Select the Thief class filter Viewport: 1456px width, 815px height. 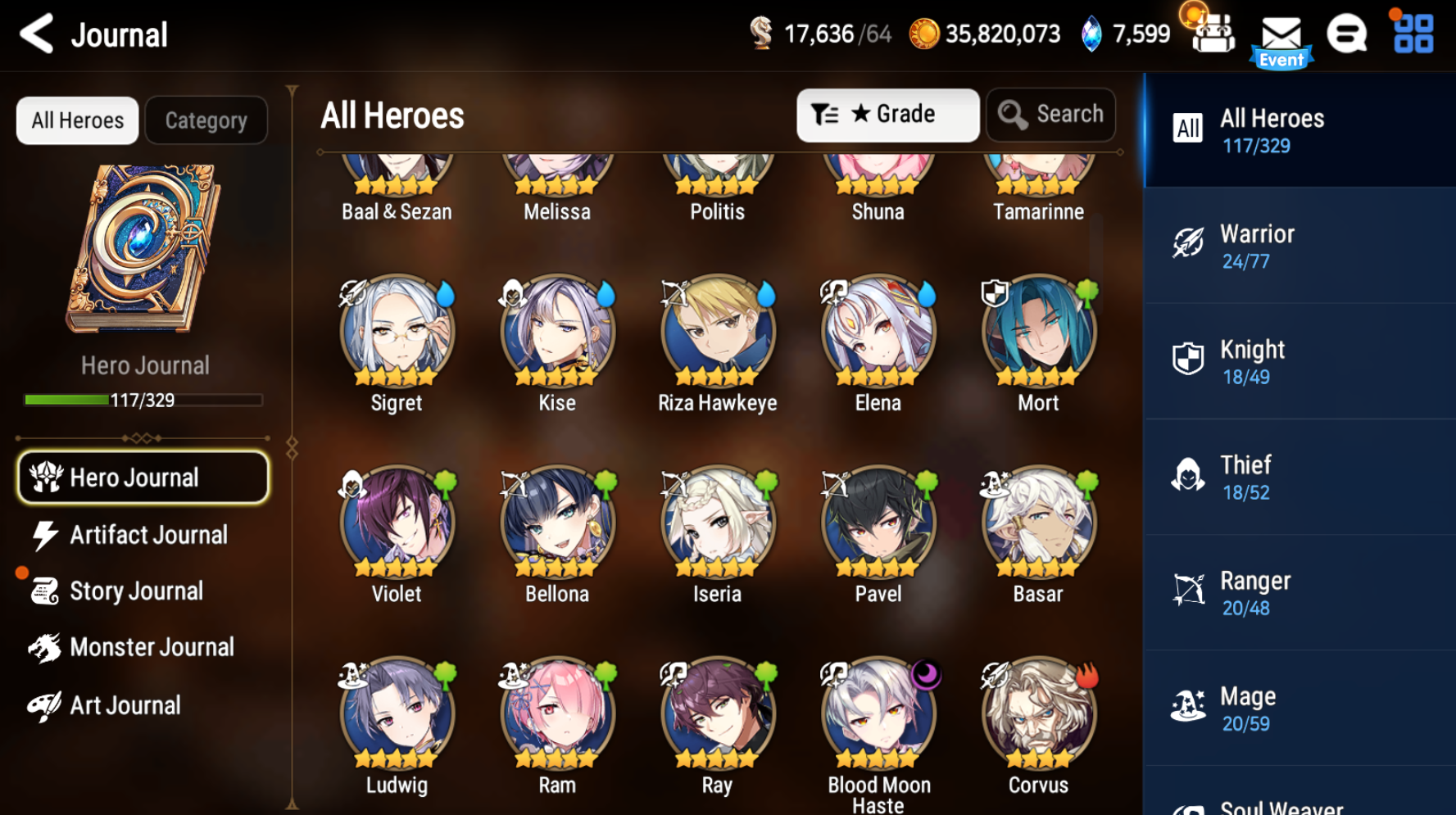click(1300, 478)
